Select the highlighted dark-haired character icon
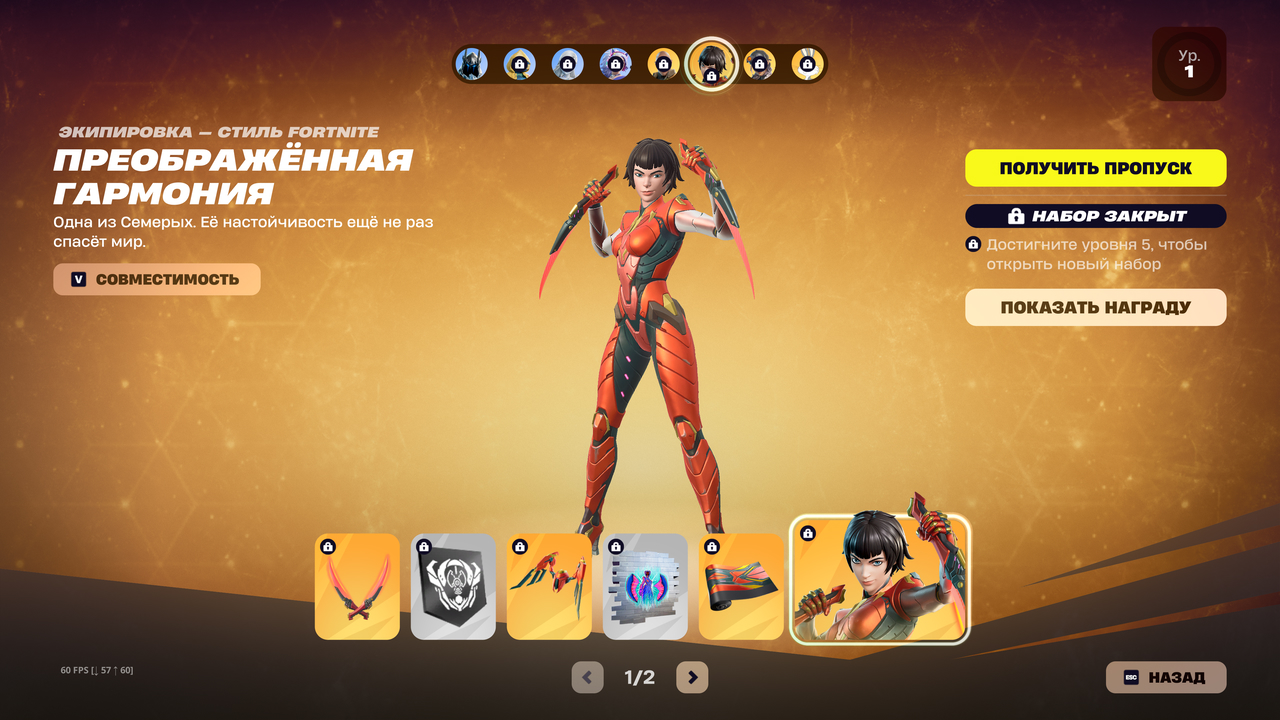 pyautogui.click(x=712, y=64)
